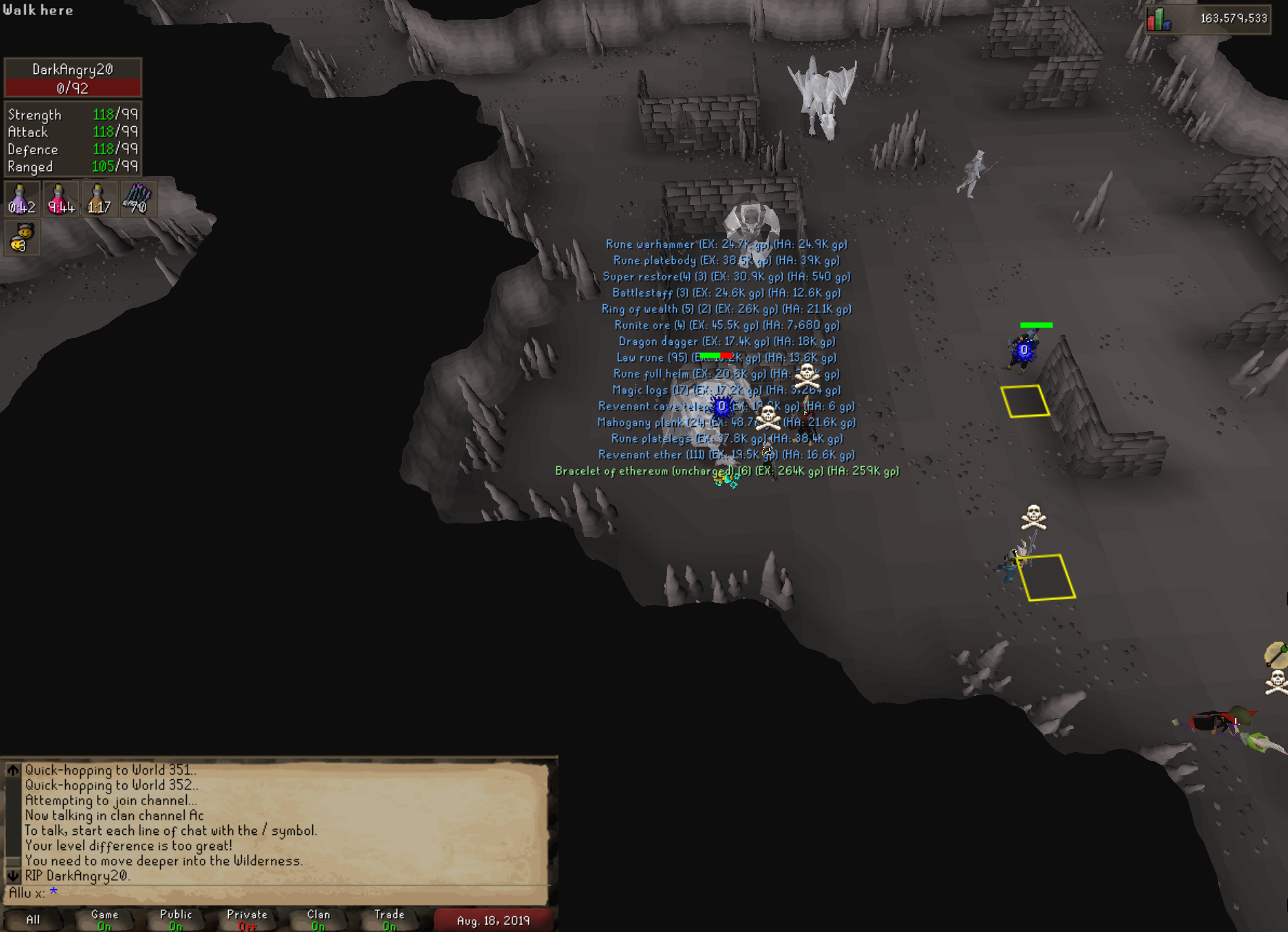
Task: Switch to the All chat tab
Action: point(33,920)
